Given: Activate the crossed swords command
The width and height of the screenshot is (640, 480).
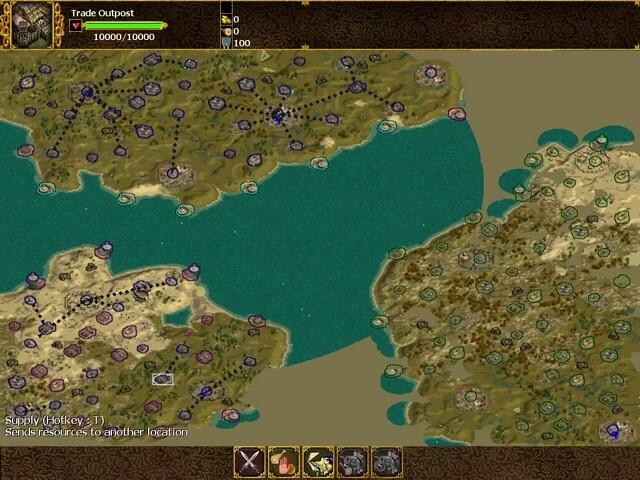Looking at the screenshot, I should coord(249,462).
